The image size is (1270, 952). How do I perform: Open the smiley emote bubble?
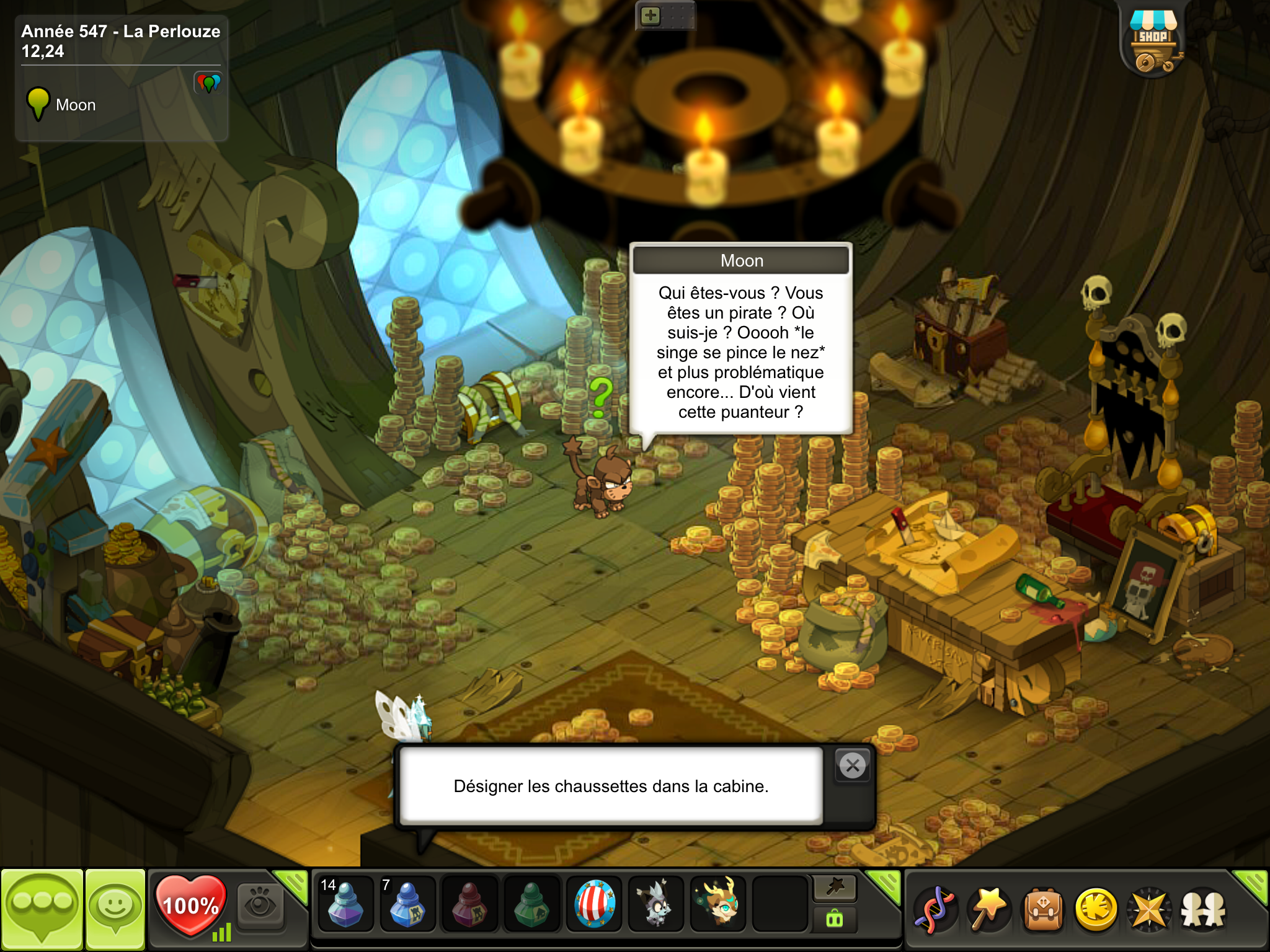pyautogui.click(x=115, y=909)
